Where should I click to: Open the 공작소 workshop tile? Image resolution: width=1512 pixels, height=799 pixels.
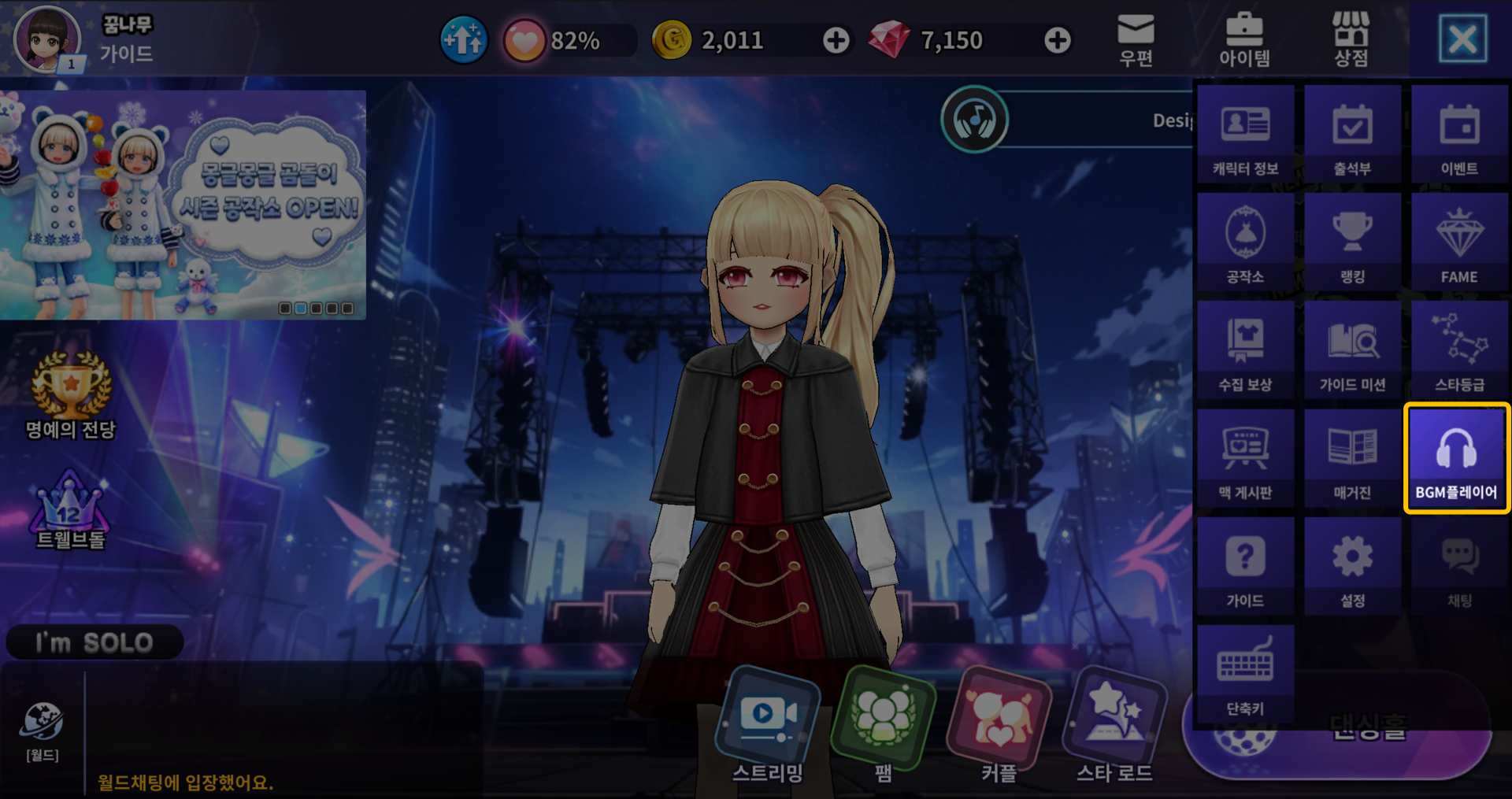click(1245, 242)
